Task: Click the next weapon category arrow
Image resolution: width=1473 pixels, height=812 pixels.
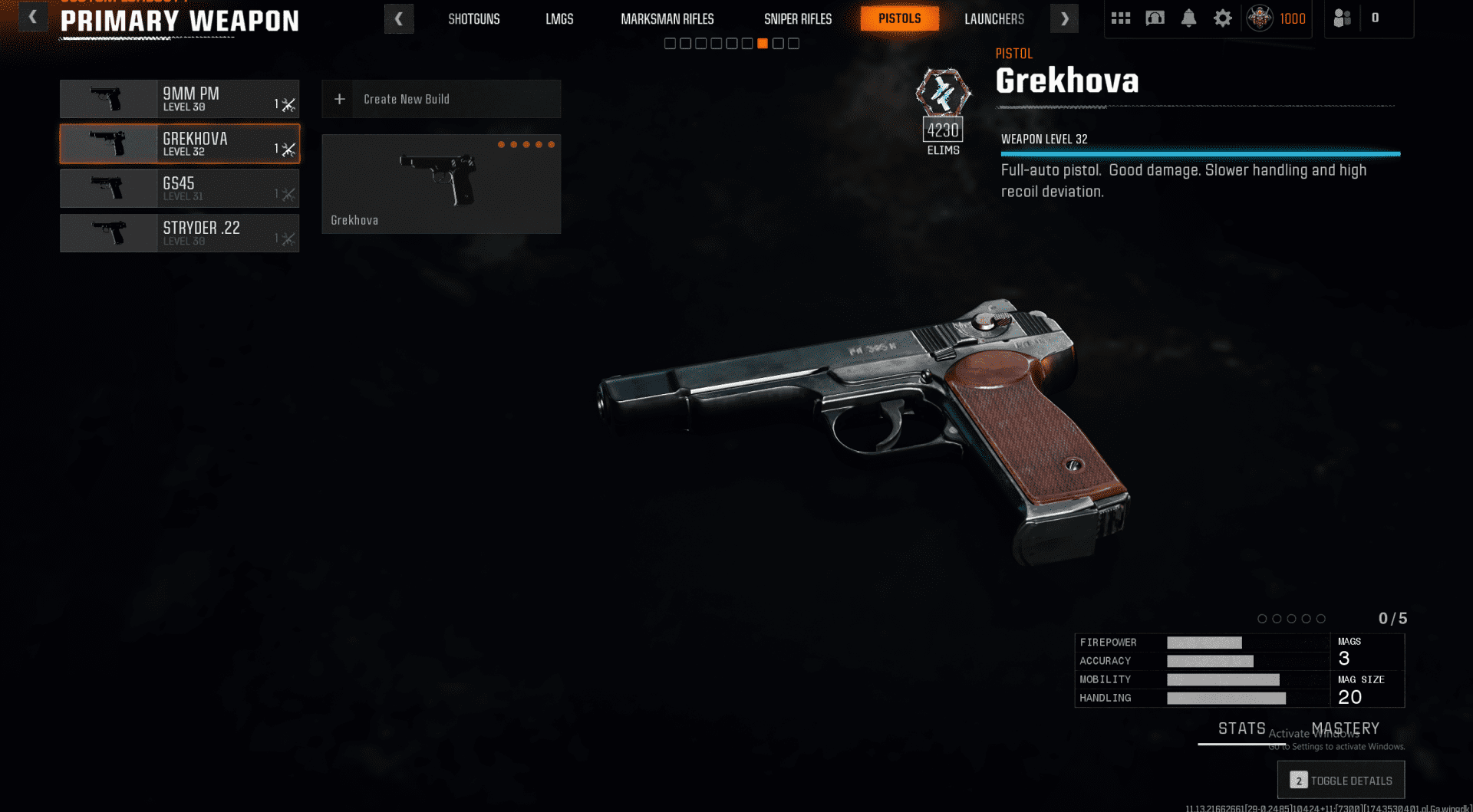Action: tap(1064, 18)
